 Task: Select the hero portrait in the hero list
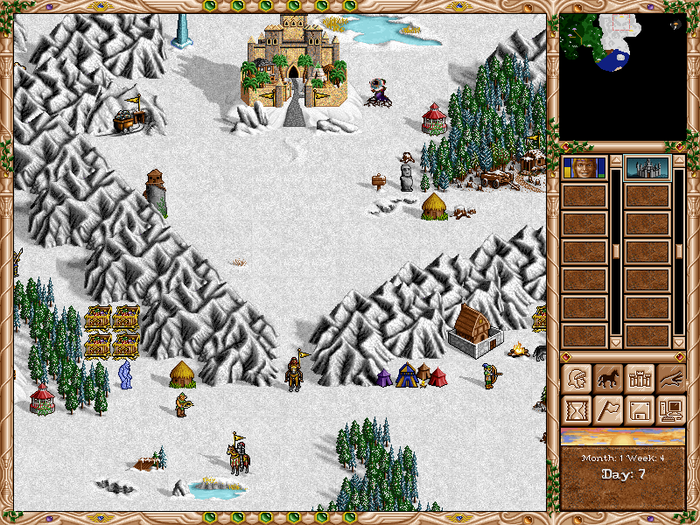tap(584, 167)
